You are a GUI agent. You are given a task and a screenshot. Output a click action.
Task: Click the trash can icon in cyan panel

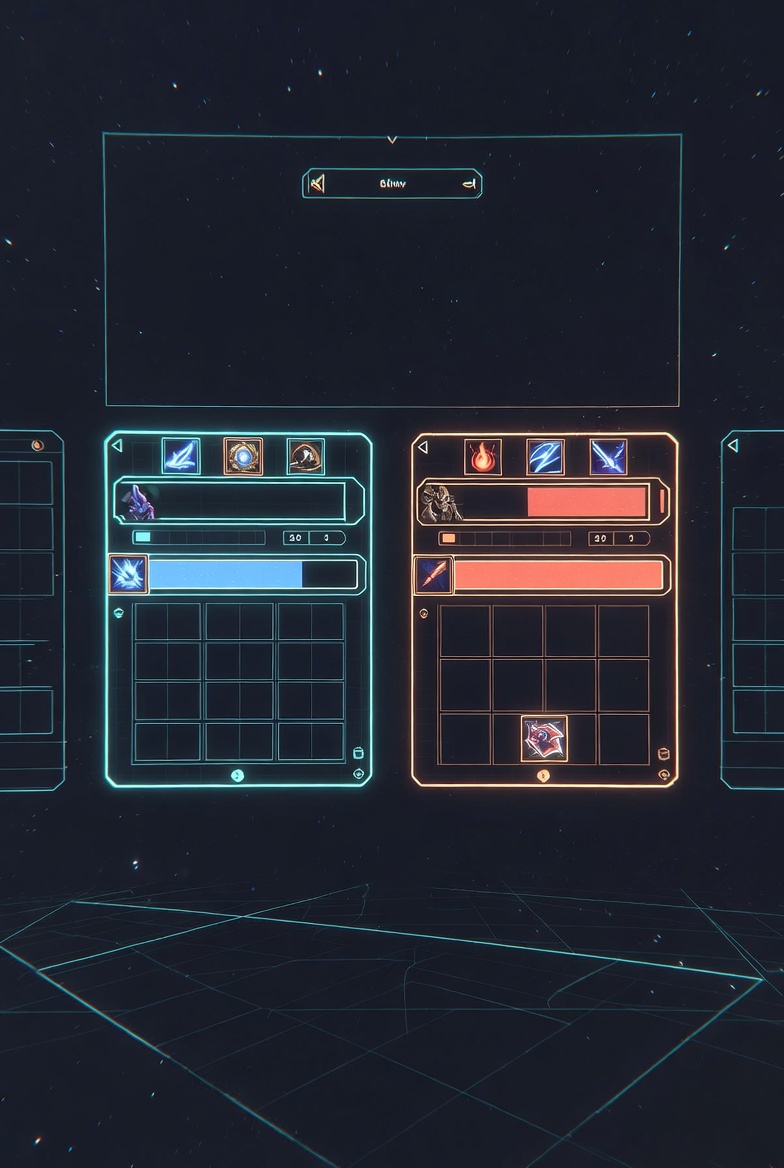[358, 753]
